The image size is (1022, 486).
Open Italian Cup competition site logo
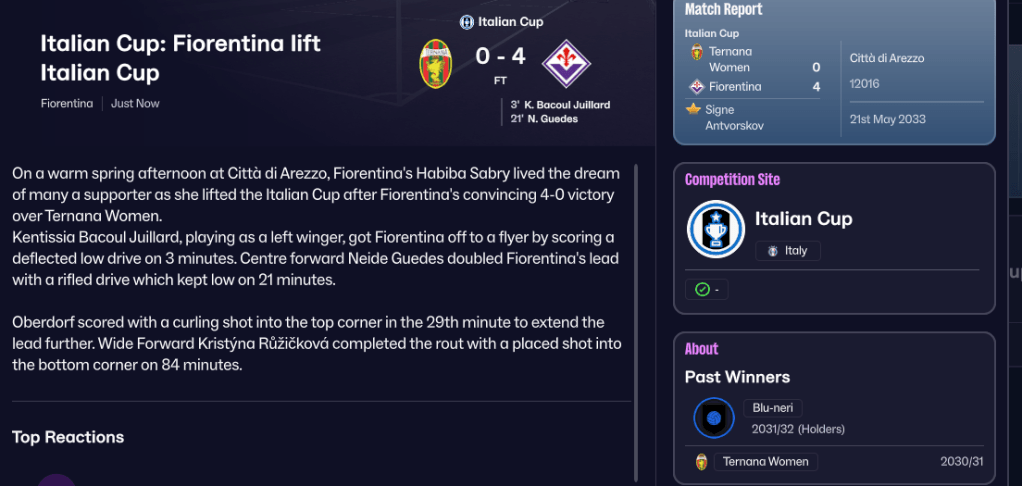tap(716, 229)
